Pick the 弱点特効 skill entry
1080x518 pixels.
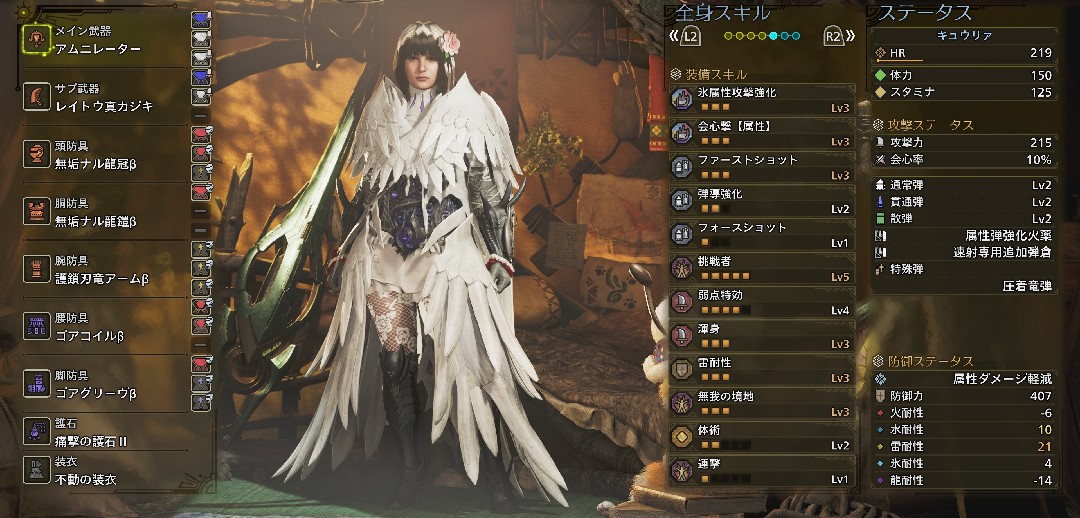pos(762,303)
